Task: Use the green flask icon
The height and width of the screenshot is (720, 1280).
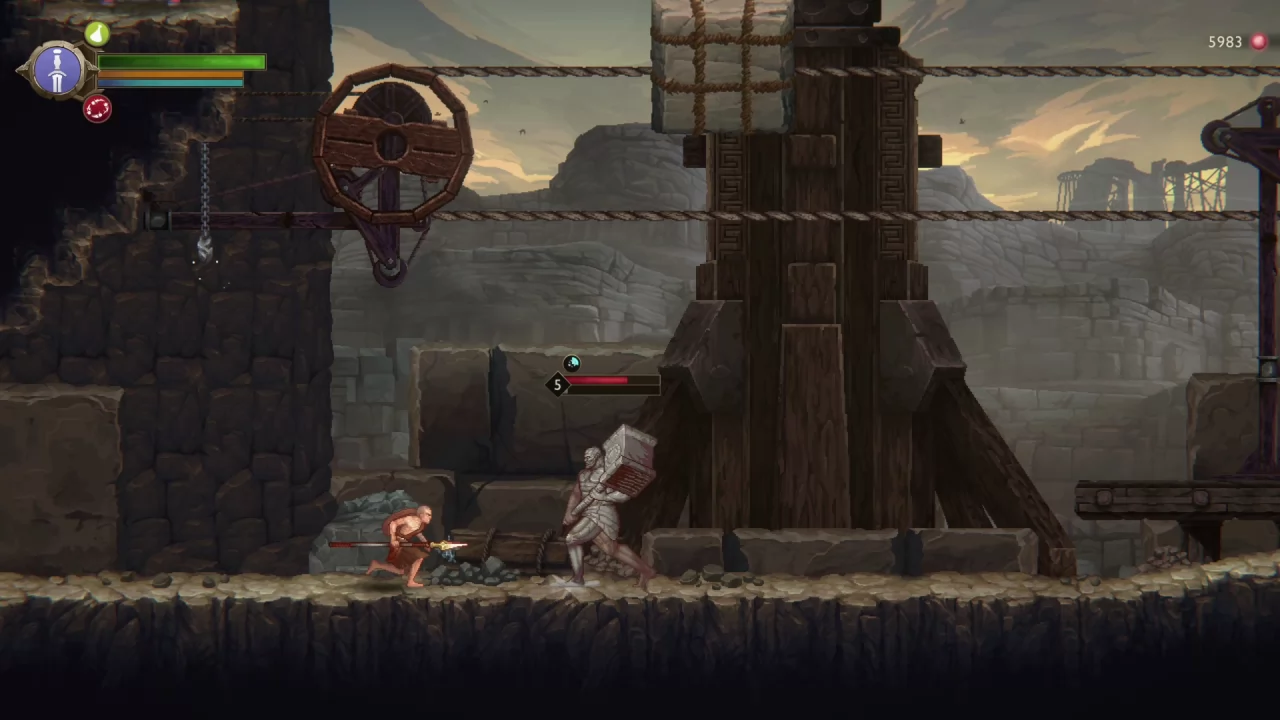Action: click(97, 34)
